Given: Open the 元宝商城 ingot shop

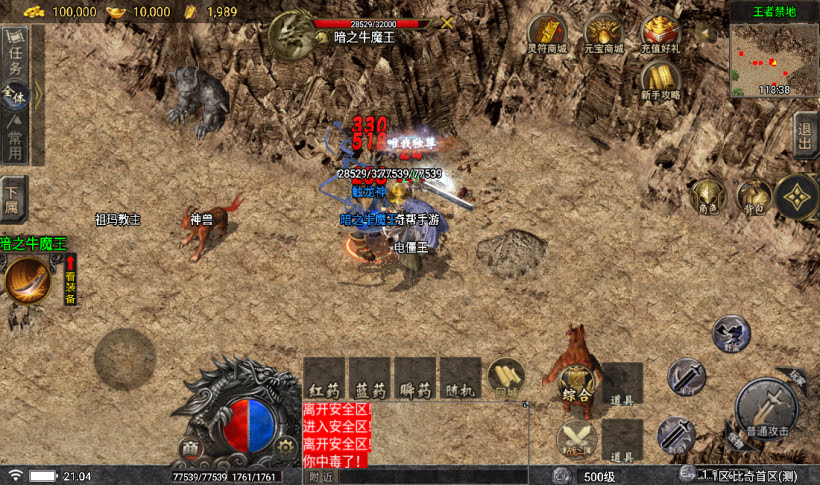Looking at the screenshot, I should [604, 35].
